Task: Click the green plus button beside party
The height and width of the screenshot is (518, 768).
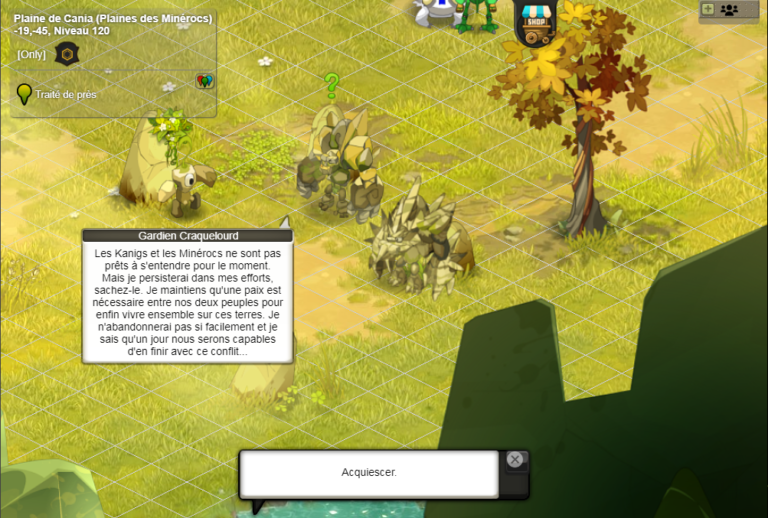Action: [708, 9]
